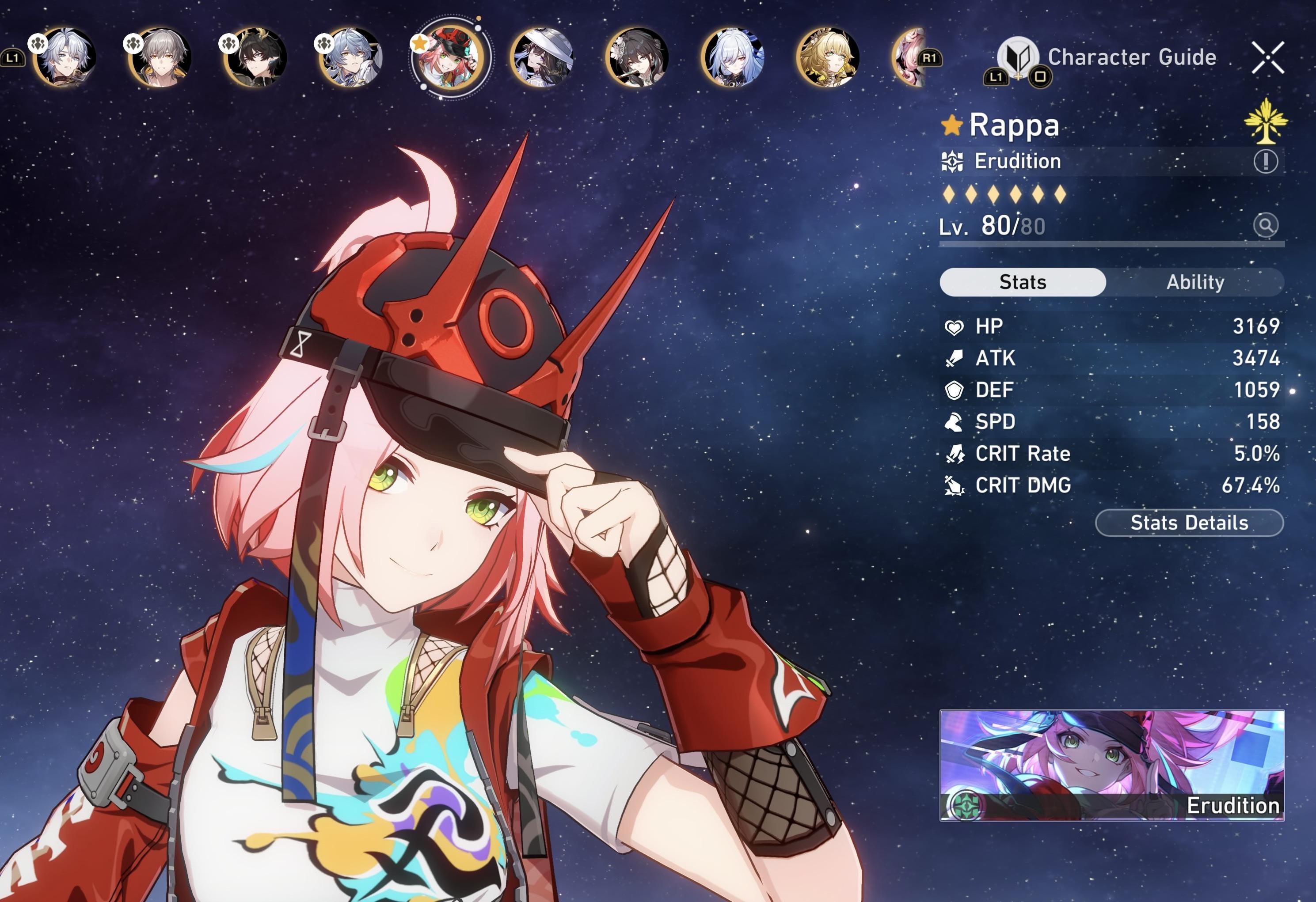The height and width of the screenshot is (902, 1316).
Task: Choose the blonde character portrait
Action: [828, 58]
